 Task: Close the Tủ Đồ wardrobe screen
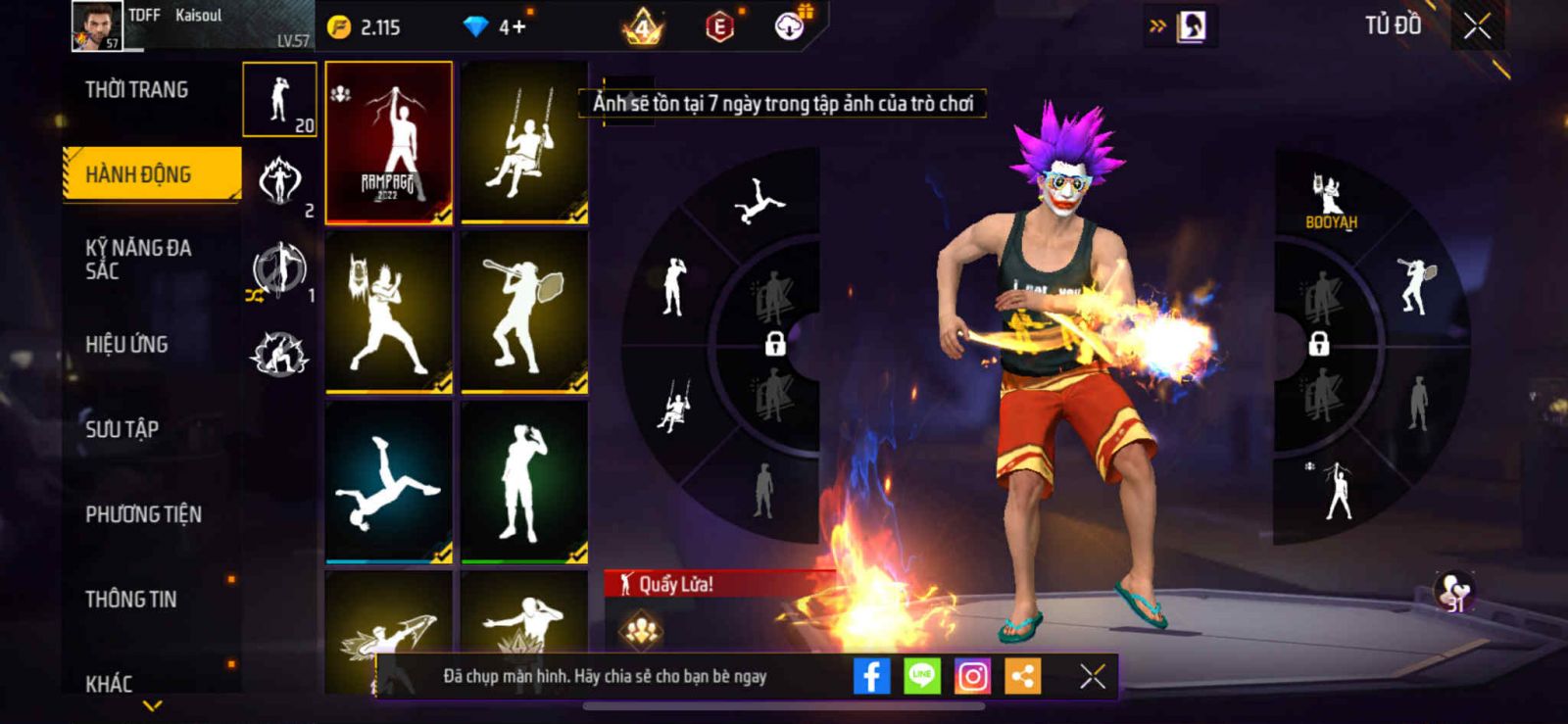1477,26
